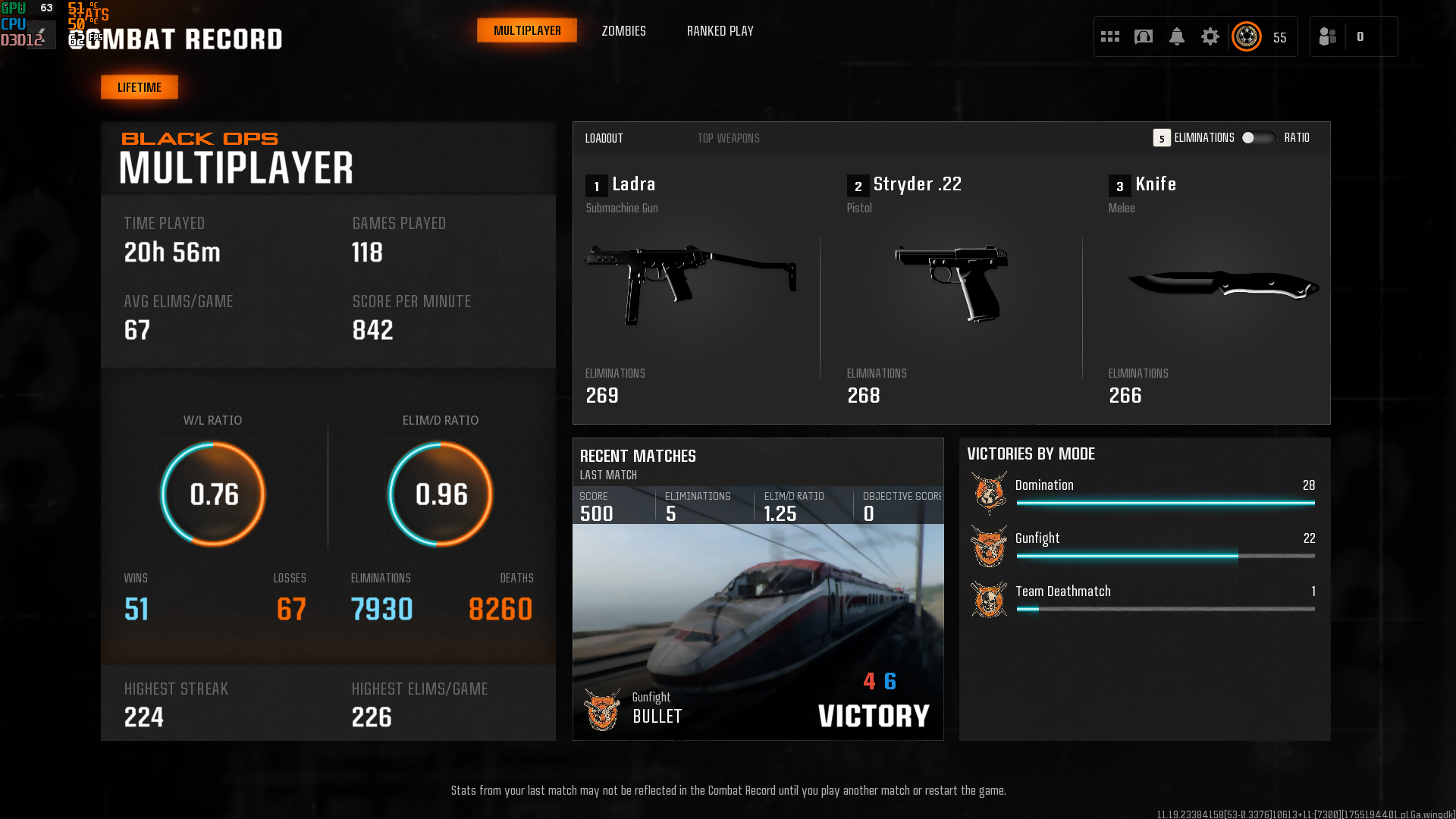Select the Knife melee card

tap(1213, 288)
